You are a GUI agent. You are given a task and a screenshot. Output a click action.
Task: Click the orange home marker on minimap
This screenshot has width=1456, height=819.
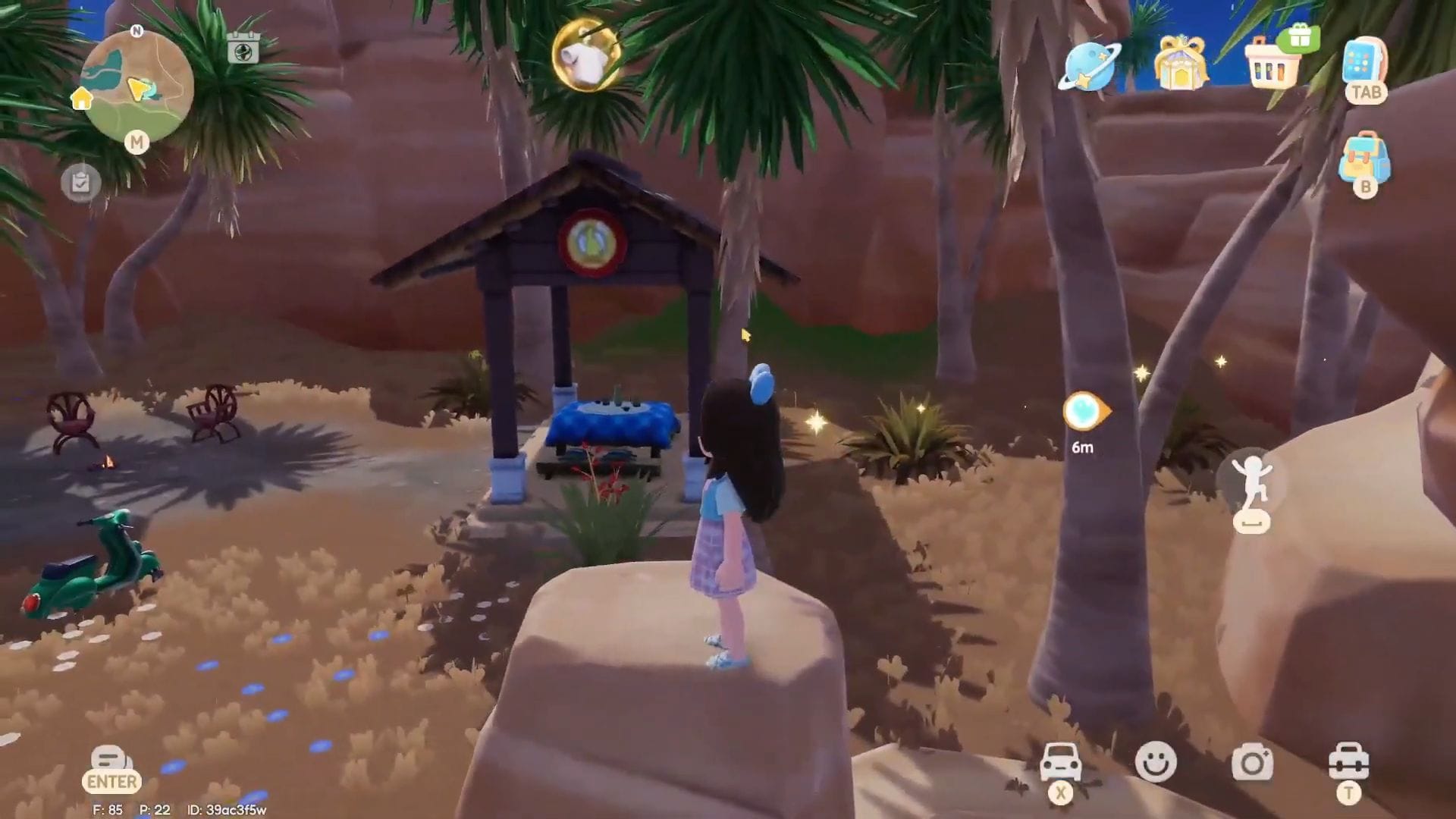pyautogui.click(x=81, y=98)
